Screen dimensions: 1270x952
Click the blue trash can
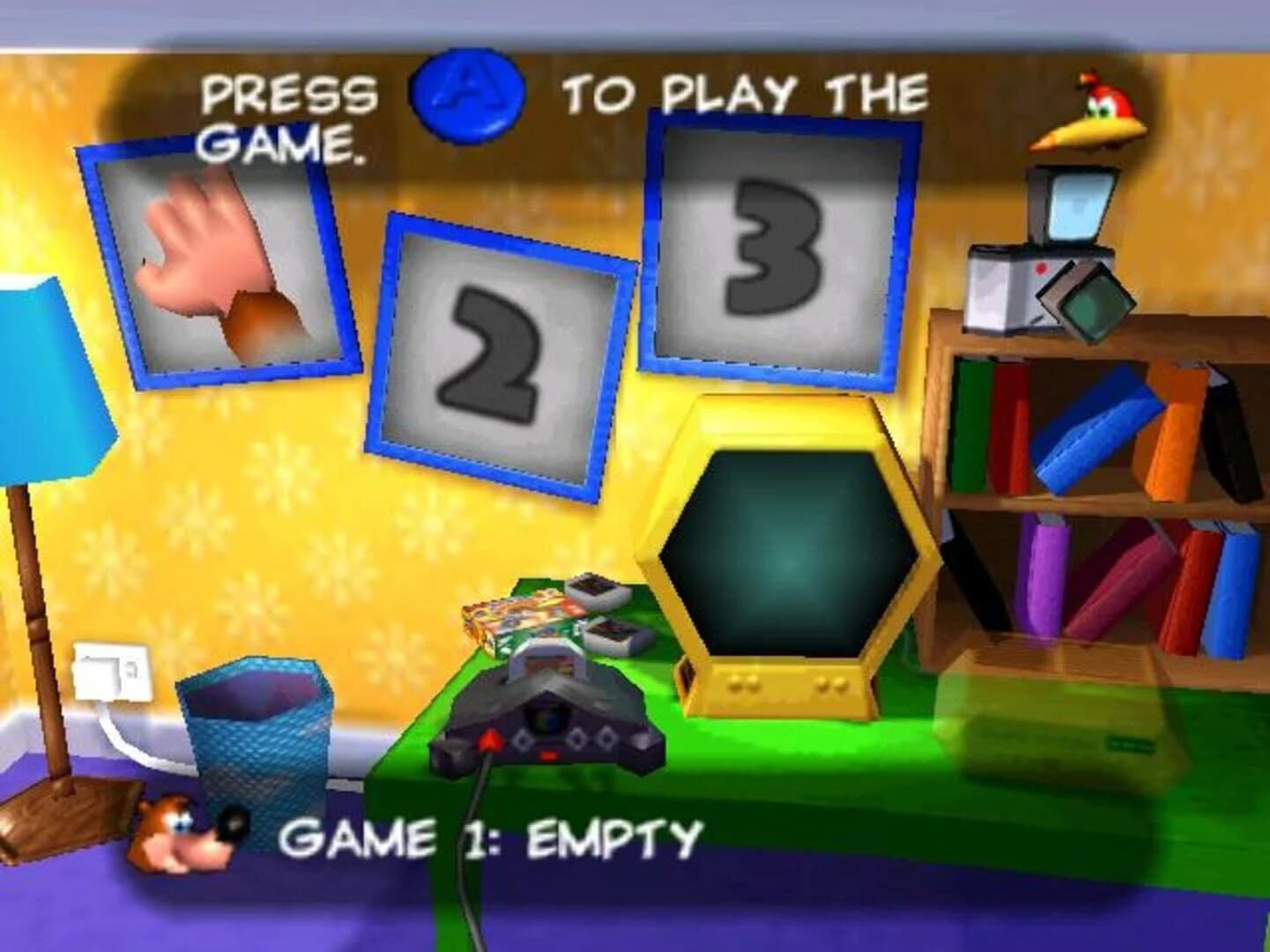[x=256, y=740]
